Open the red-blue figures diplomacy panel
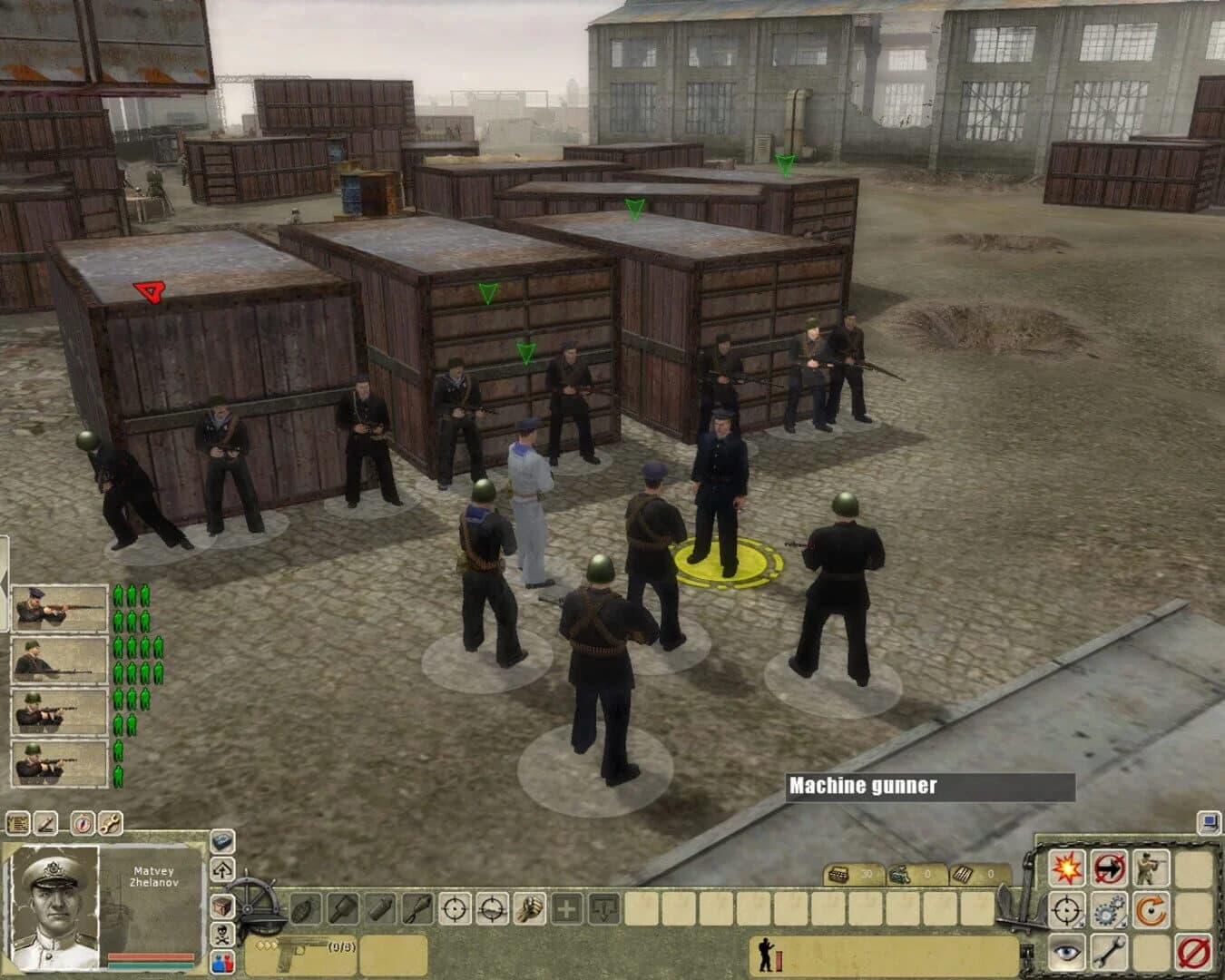The width and height of the screenshot is (1225, 980). 220,963
